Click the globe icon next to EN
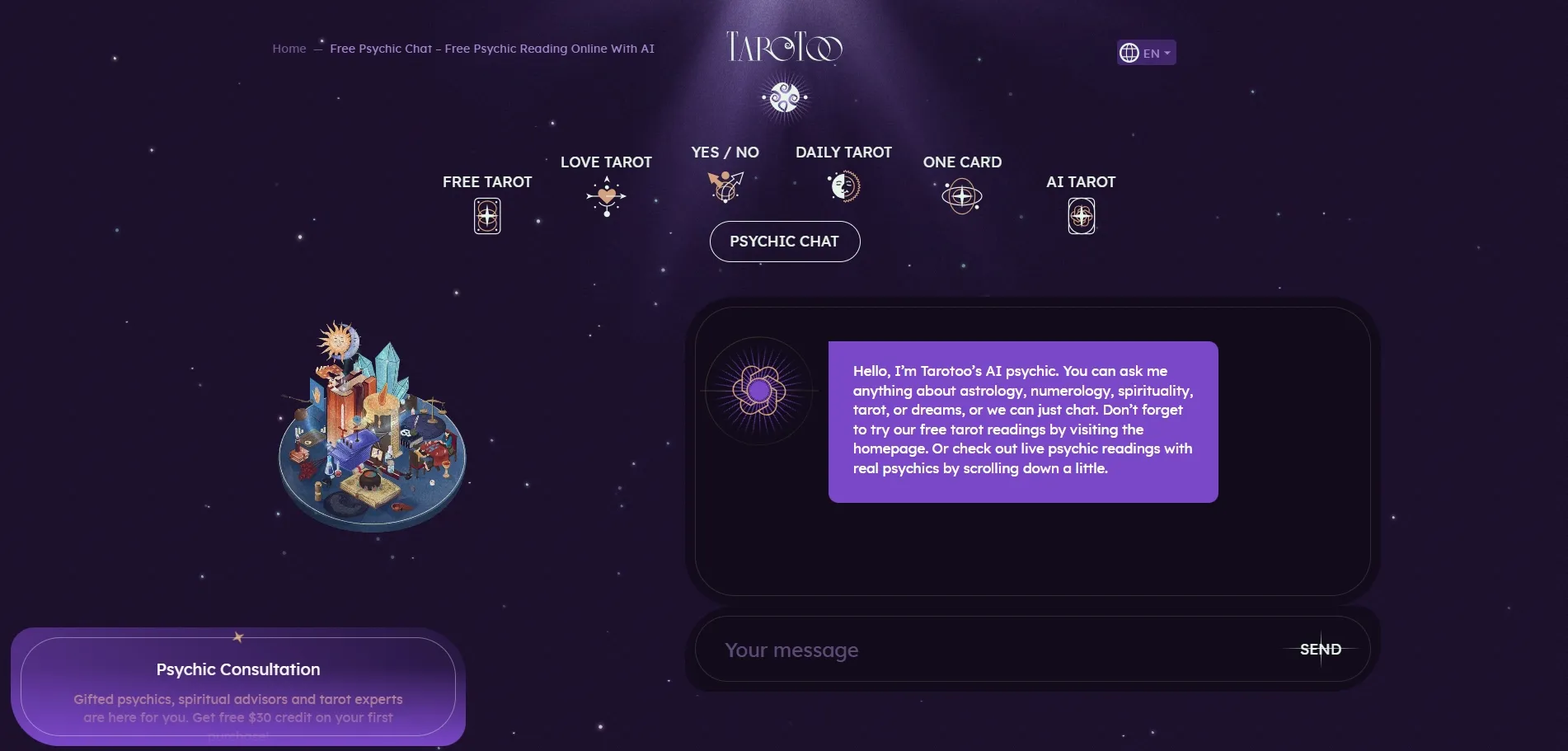Viewport: 1568px width, 751px height. [1129, 52]
